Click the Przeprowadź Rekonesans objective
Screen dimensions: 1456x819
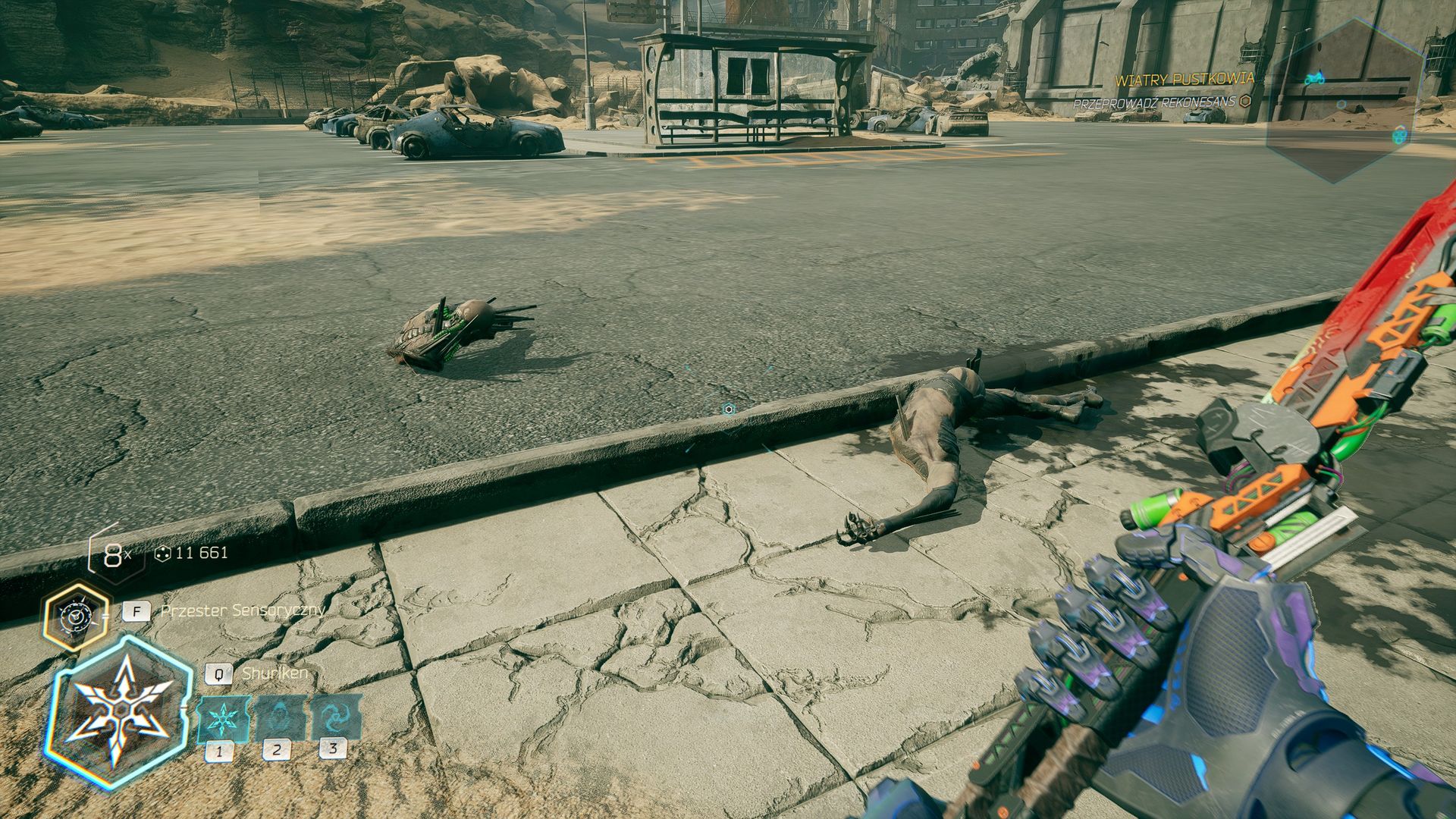(x=1154, y=103)
